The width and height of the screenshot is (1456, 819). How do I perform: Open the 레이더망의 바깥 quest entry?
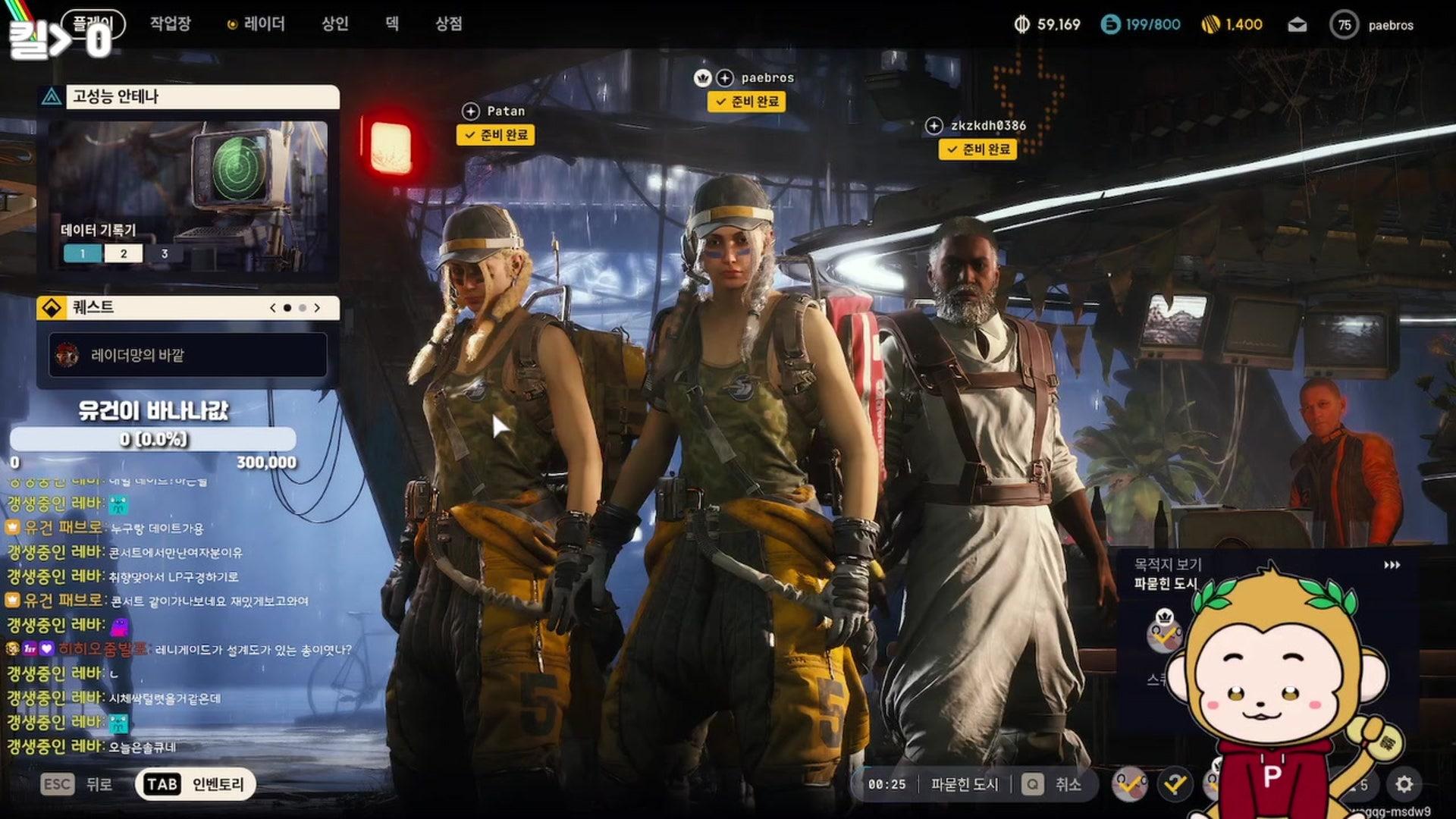click(x=188, y=355)
